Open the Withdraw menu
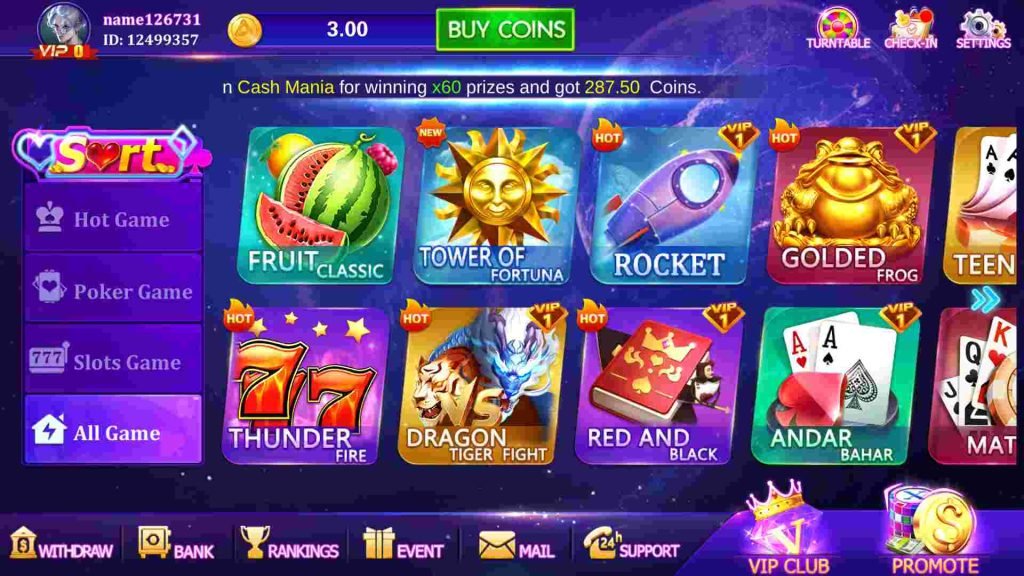Image resolution: width=1024 pixels, height=576 pixels. click(62, 544)
